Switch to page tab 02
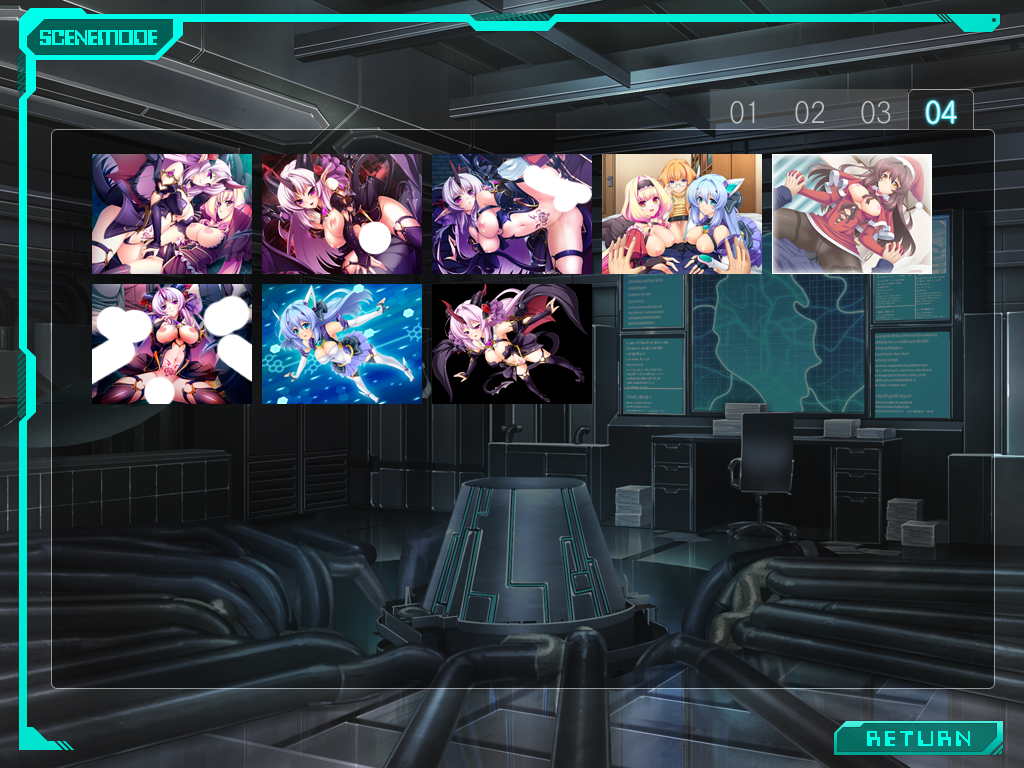 (x=809, y=112)
